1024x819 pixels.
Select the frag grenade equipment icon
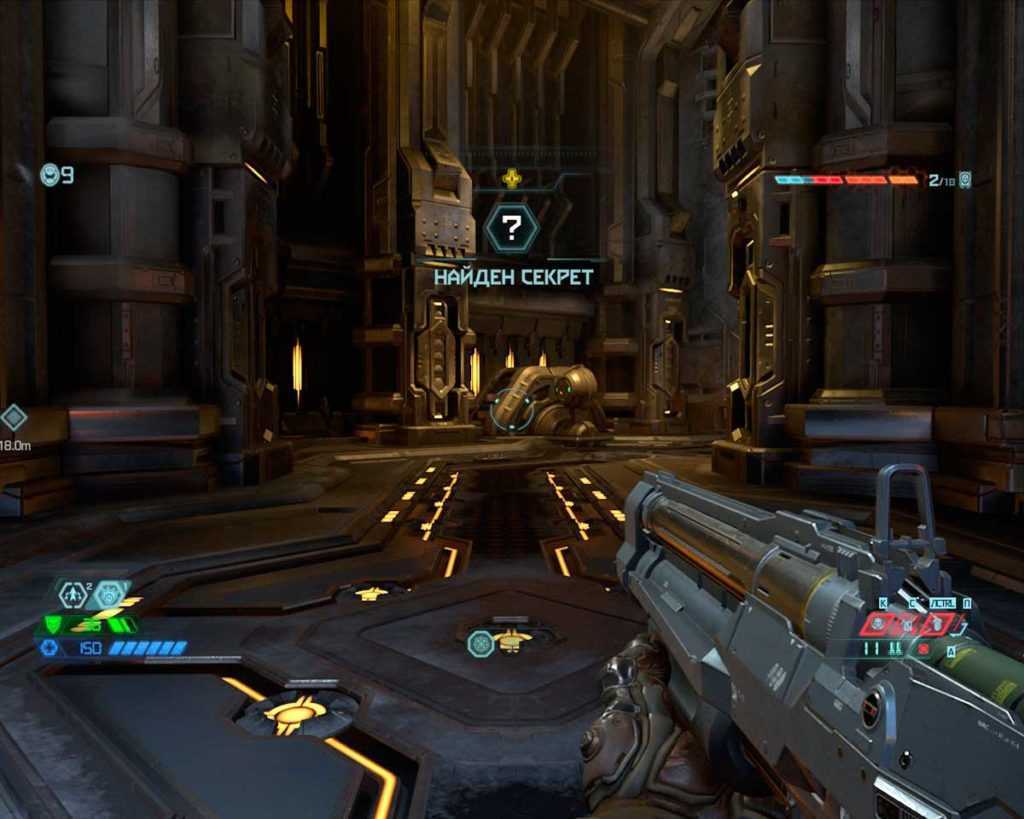pos(72,595)
